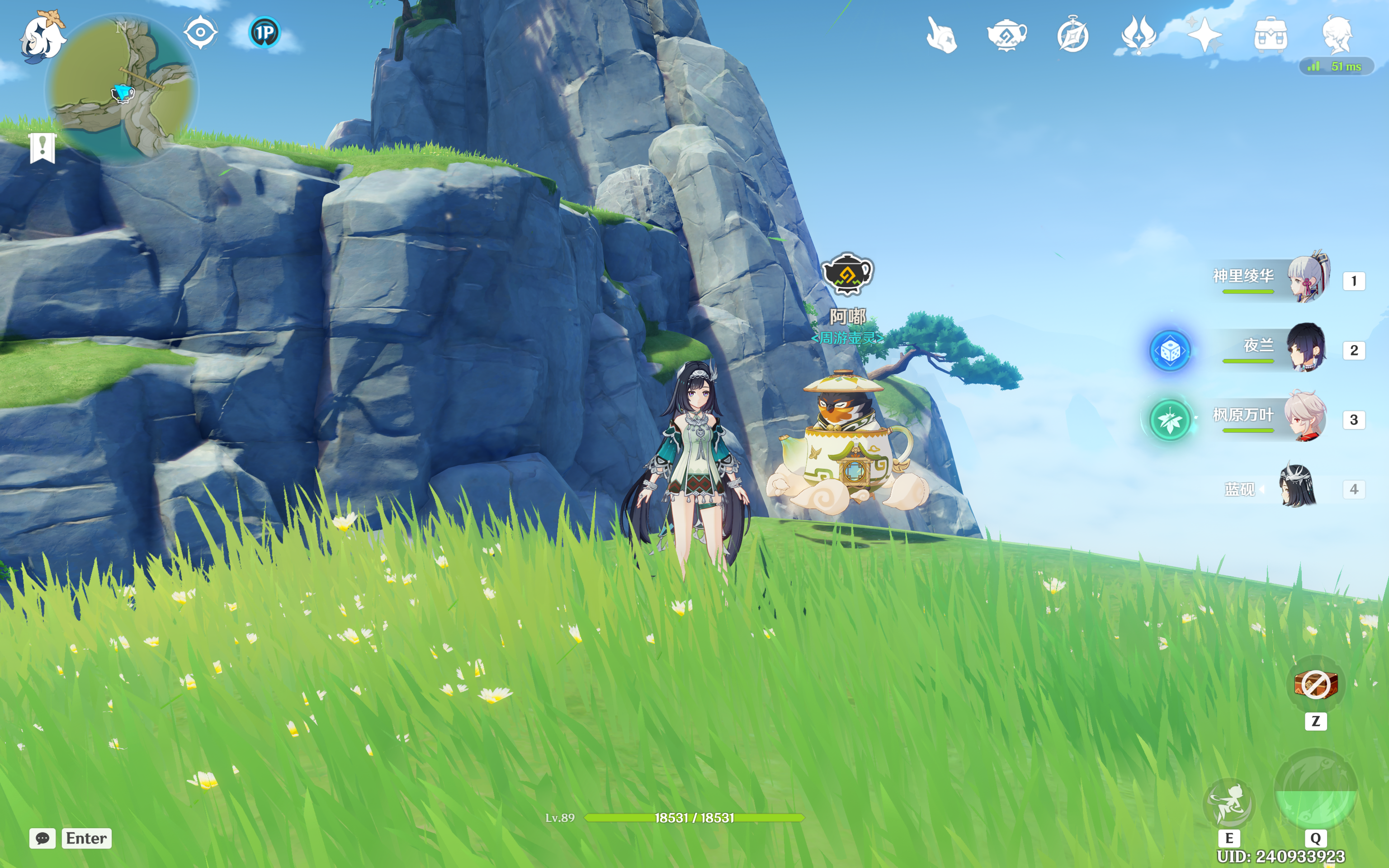The width and height of the screenshot is (1389, 868).
Task: Open the Paimon menu
Action: [43, 36]
